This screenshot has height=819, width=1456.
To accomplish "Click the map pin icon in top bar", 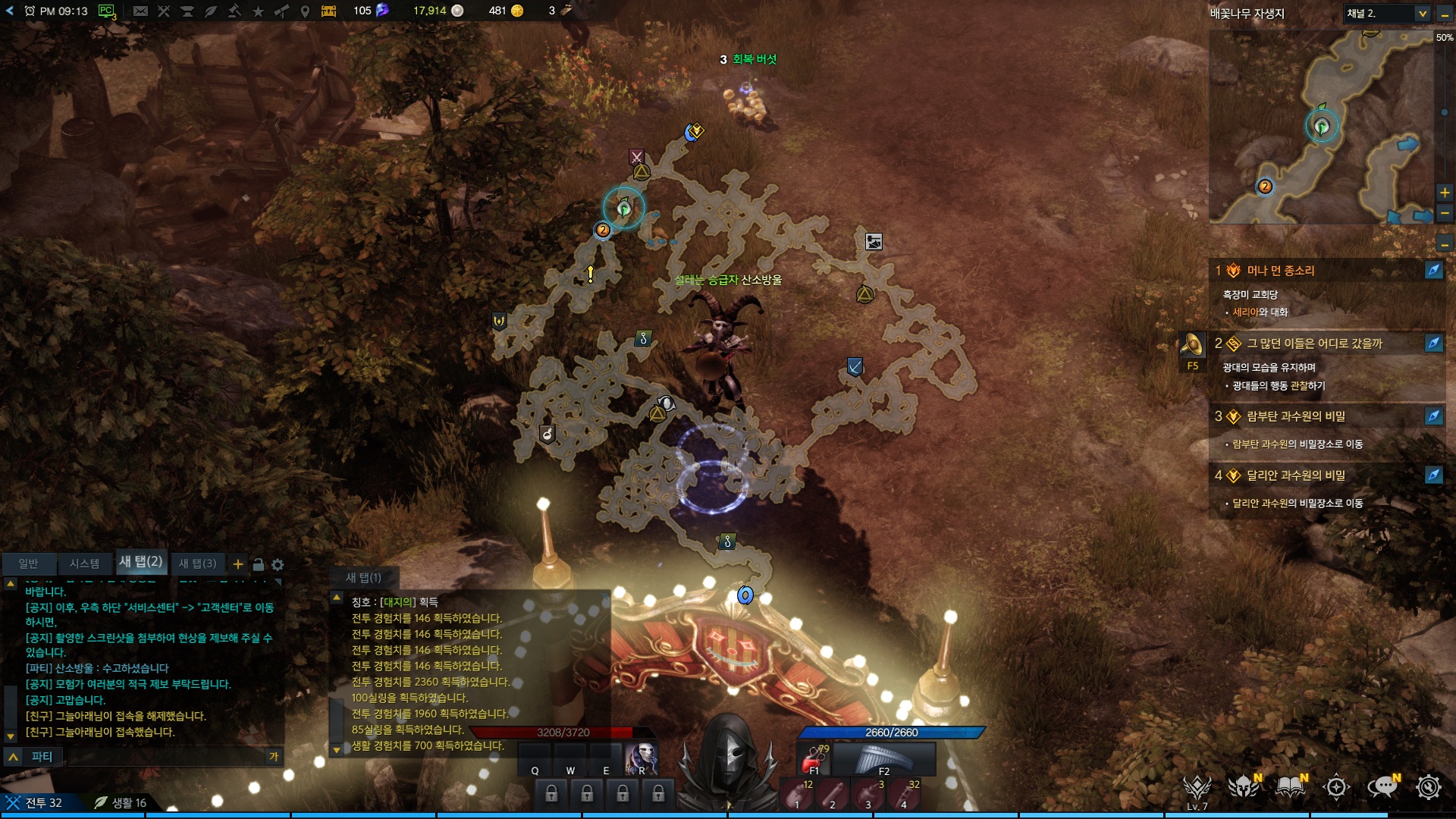I will (305, 11).
